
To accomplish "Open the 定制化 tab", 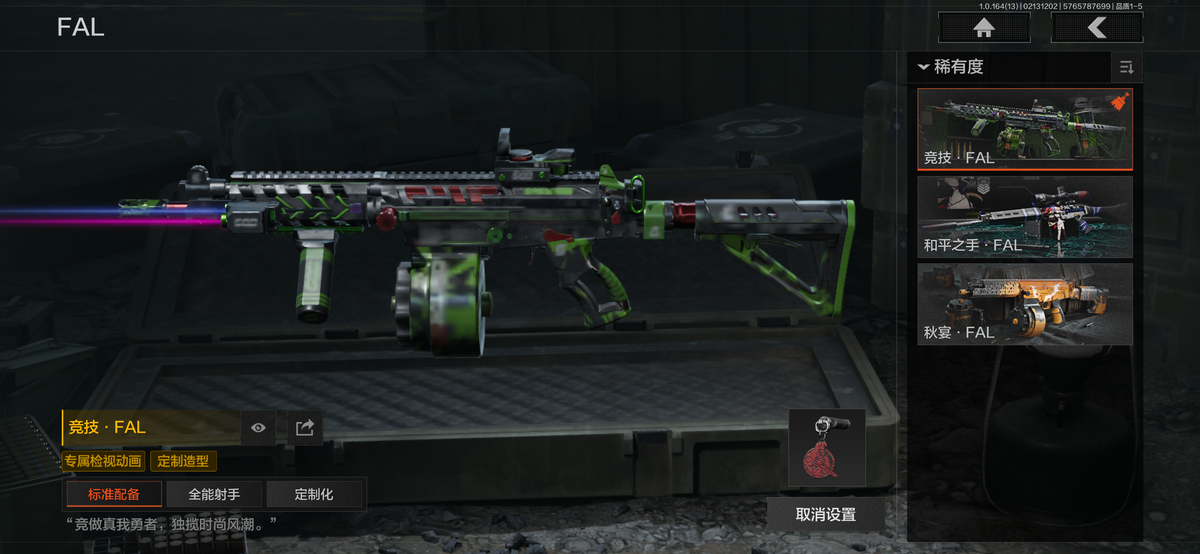I will pos(313,494).
